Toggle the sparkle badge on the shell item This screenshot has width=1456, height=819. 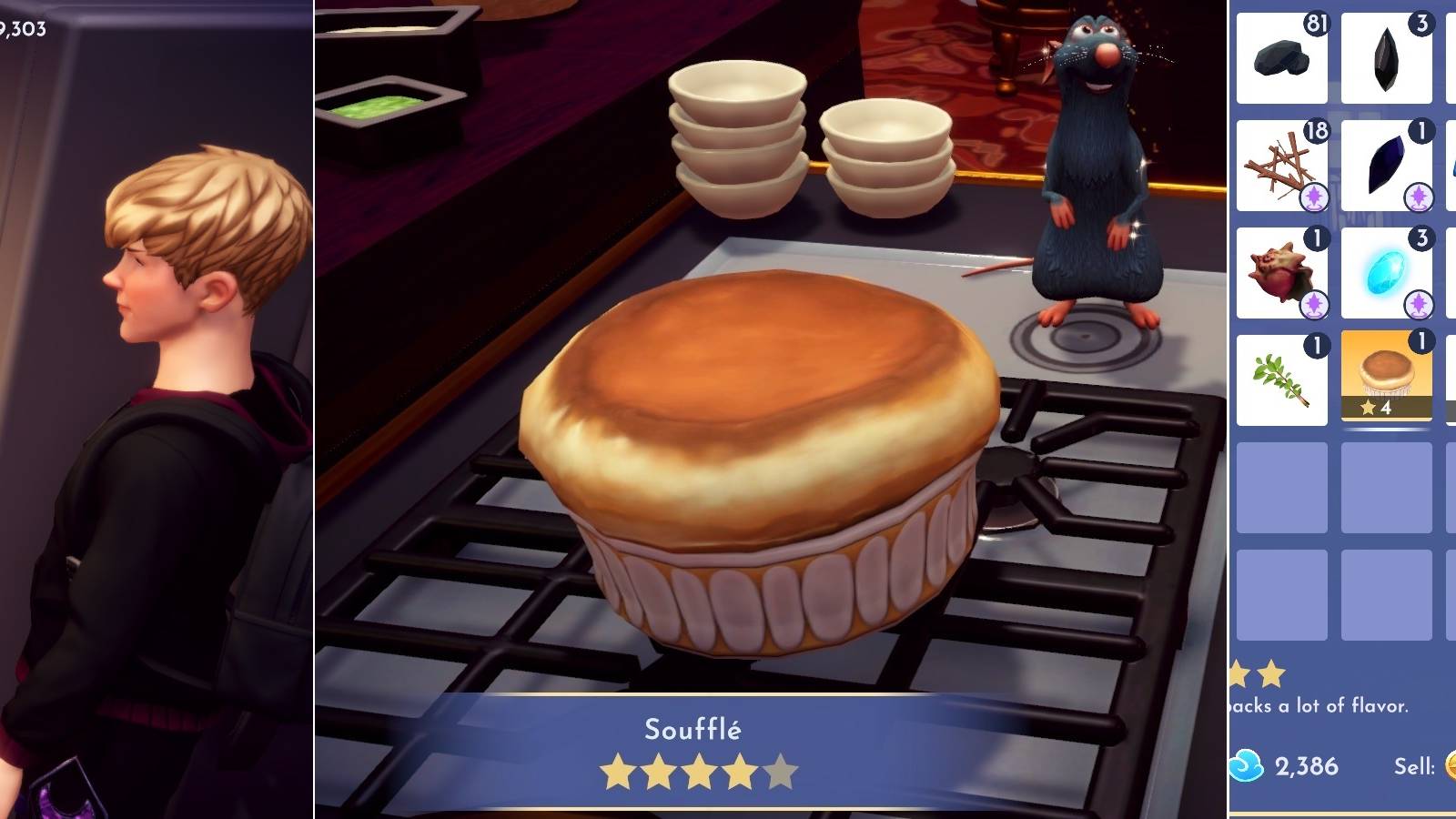[1312, 302]
